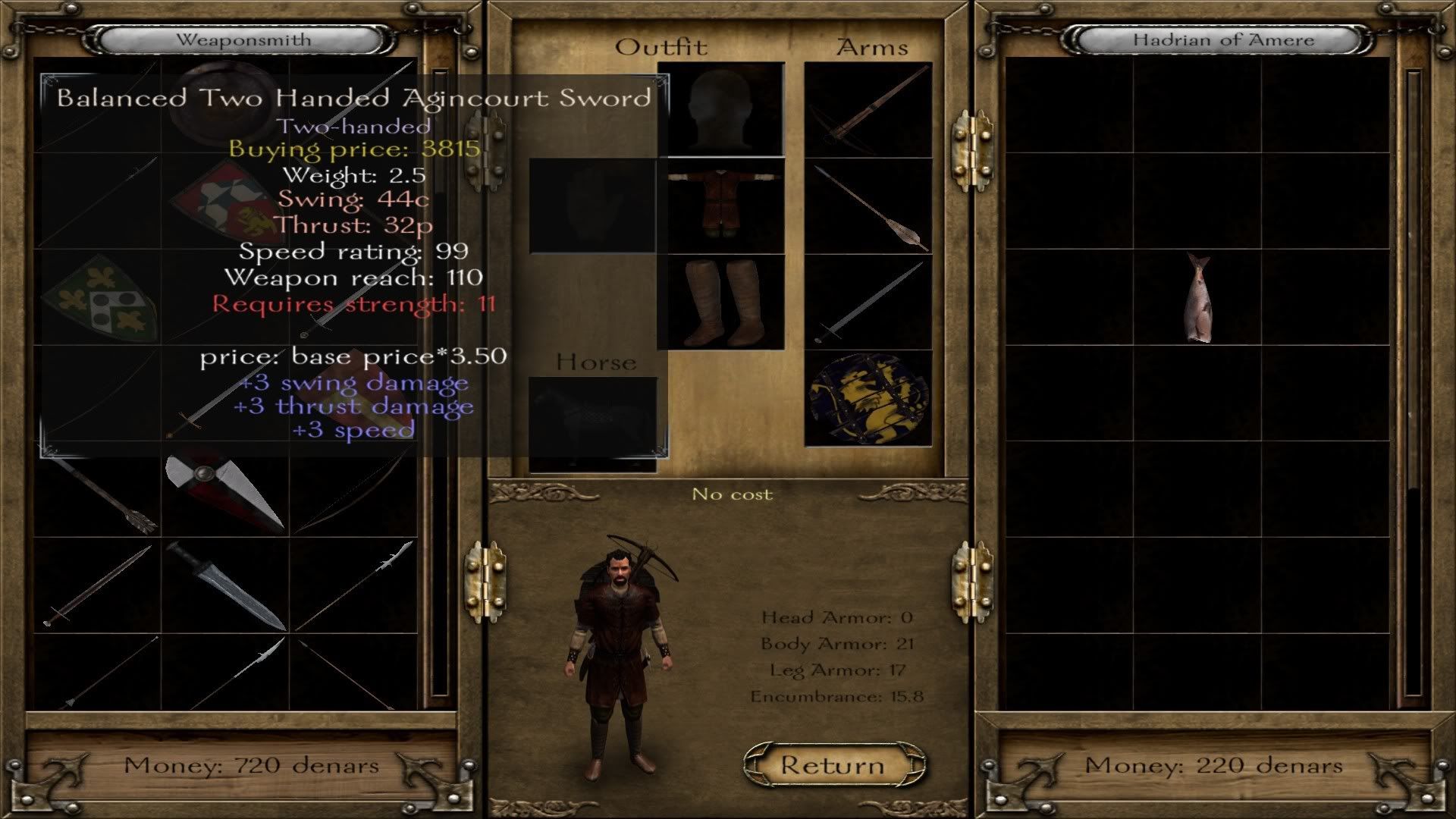Select the fish in Hadrian's inventory
This screenshot has height=819, width=1456.
tap(1198, 297)
